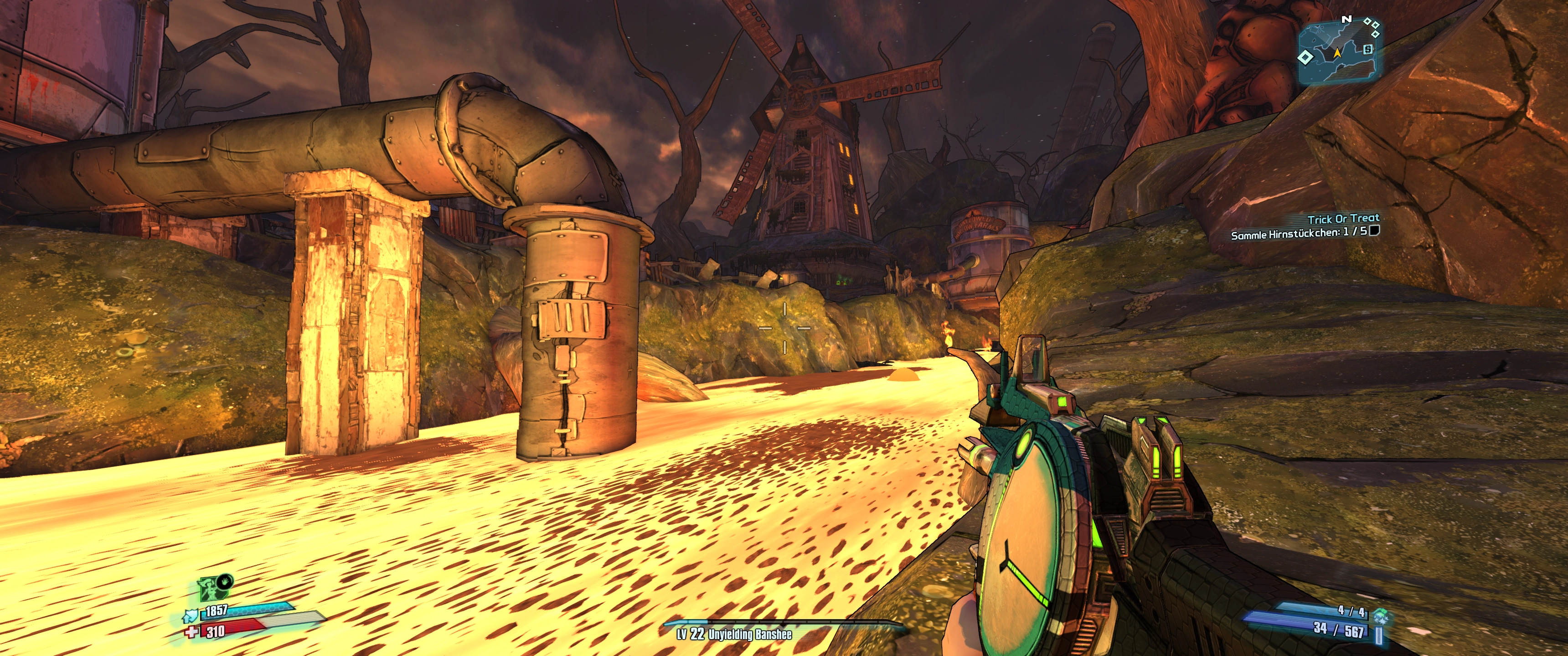Select the ammo magazine icon below the grenade
The image size is (1568, 656).
(1379, 635)
